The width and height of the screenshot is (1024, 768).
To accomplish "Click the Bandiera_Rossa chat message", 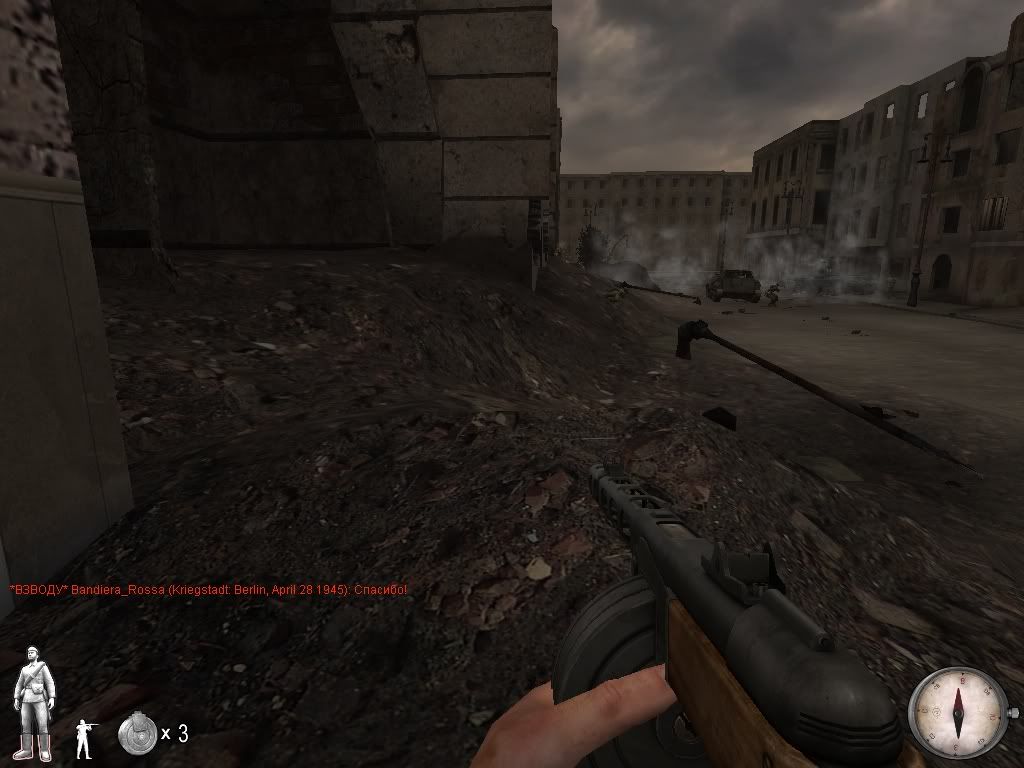I will tap(208, 591).
